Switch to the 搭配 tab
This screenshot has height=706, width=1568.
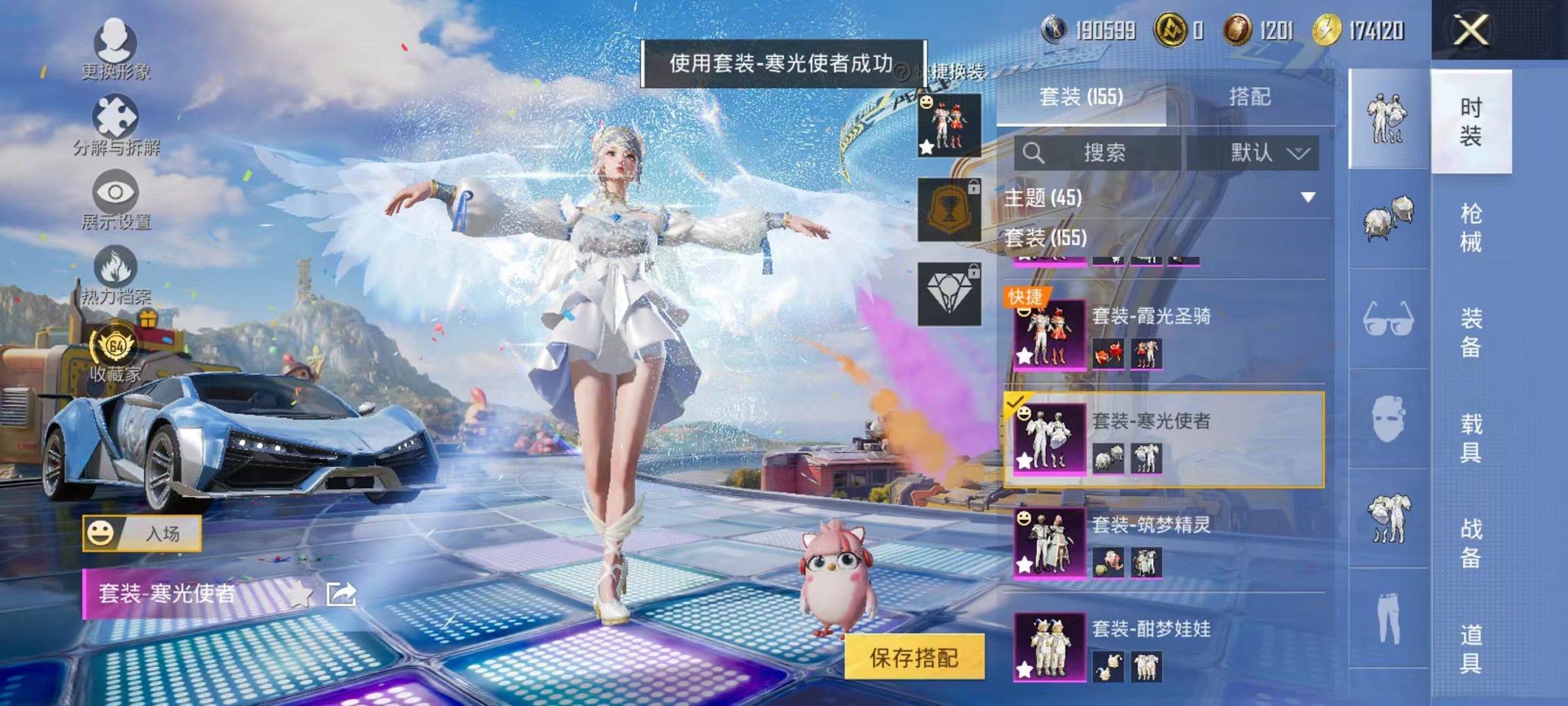[1249, 98]
